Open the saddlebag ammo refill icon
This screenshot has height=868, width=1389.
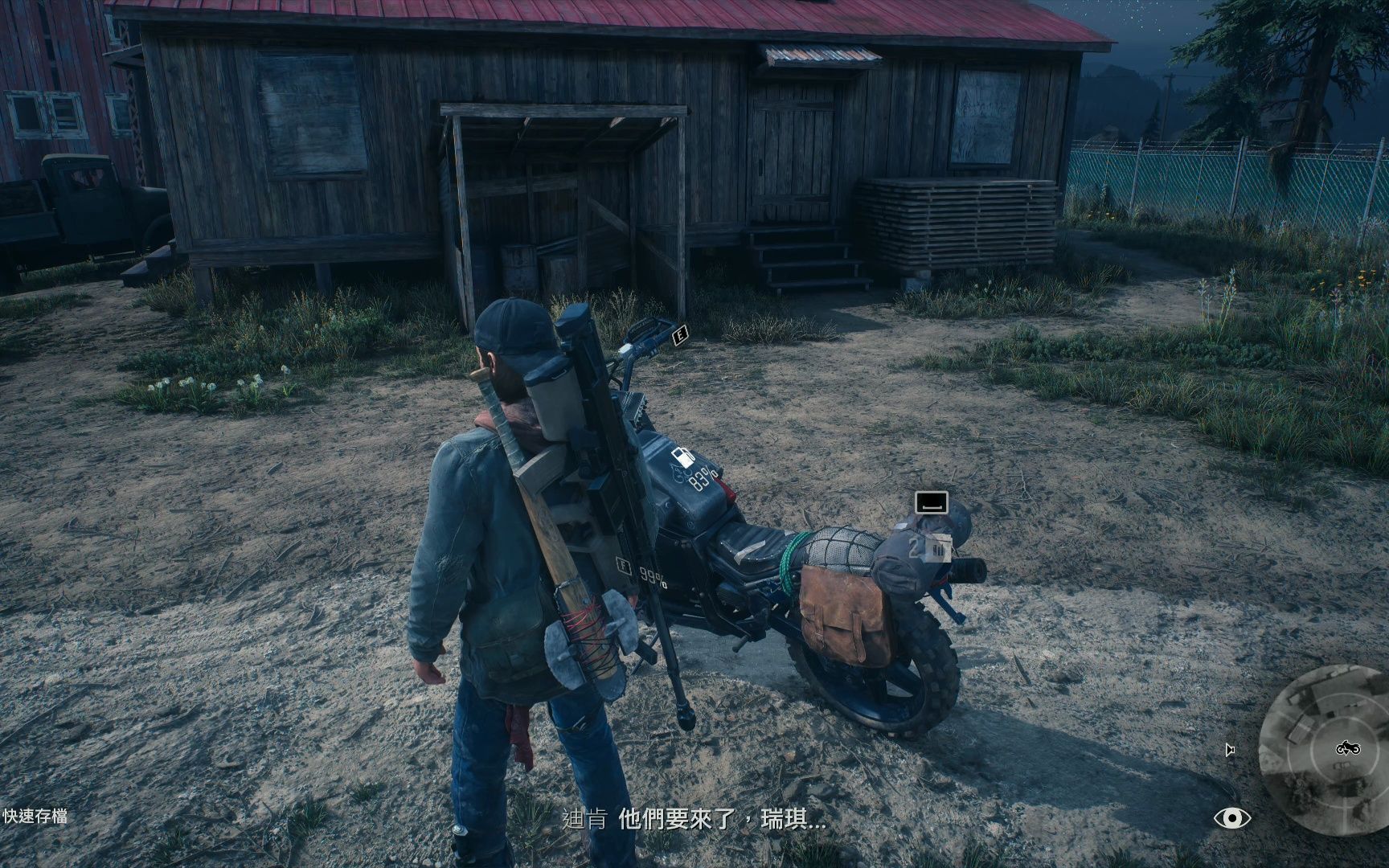click(939, 549)
